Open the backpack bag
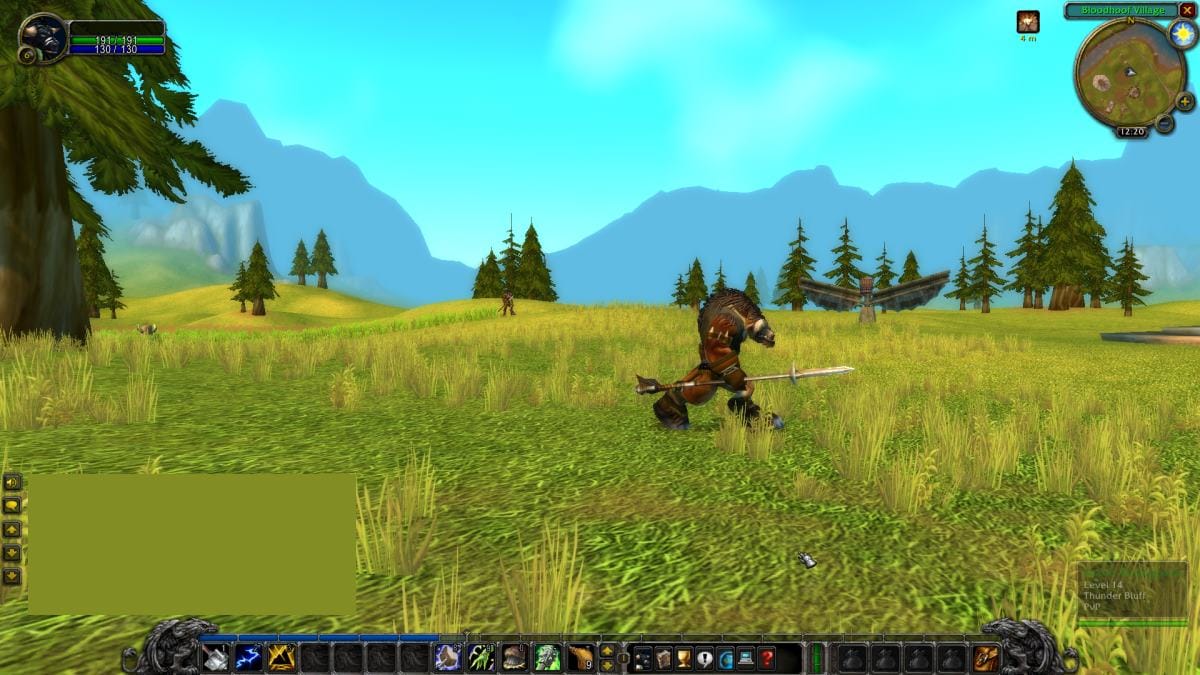This screenshot has height=675, width=1200. (985, 657)
